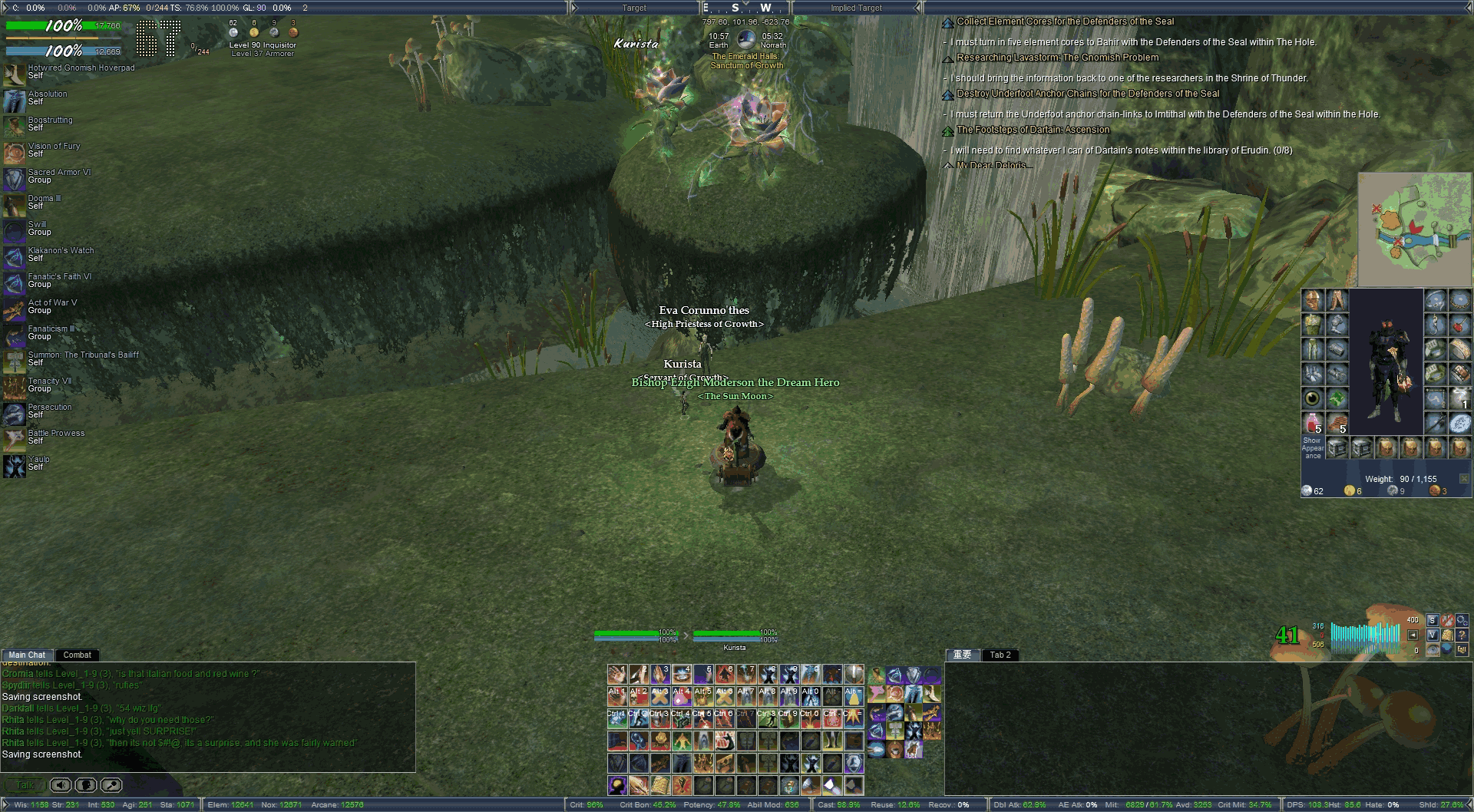Click the Talk voice chat button
Viewport: 1474px width, 812px height.
pos(25,785)
